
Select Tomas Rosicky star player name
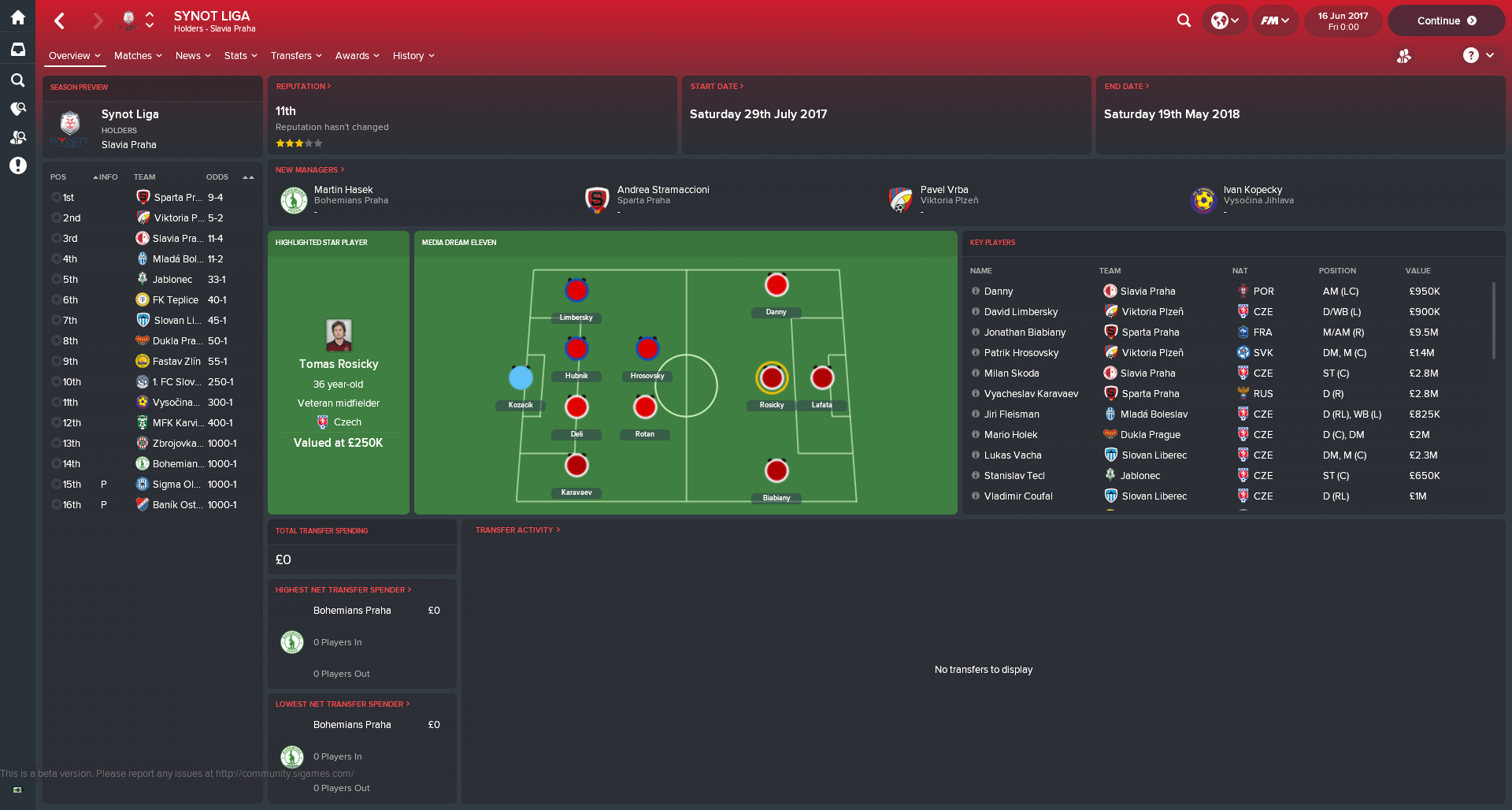[339, 364]
